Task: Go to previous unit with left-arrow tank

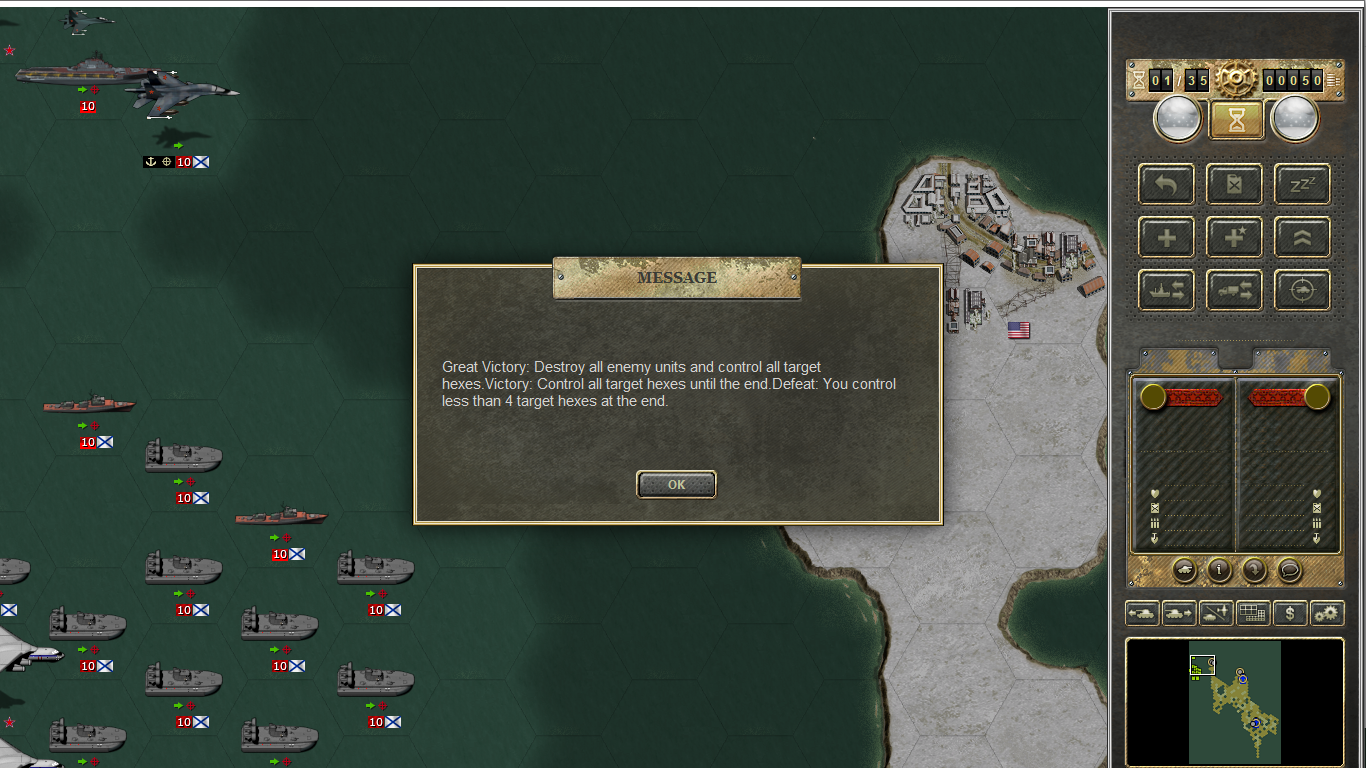Action: (1142, 613)
